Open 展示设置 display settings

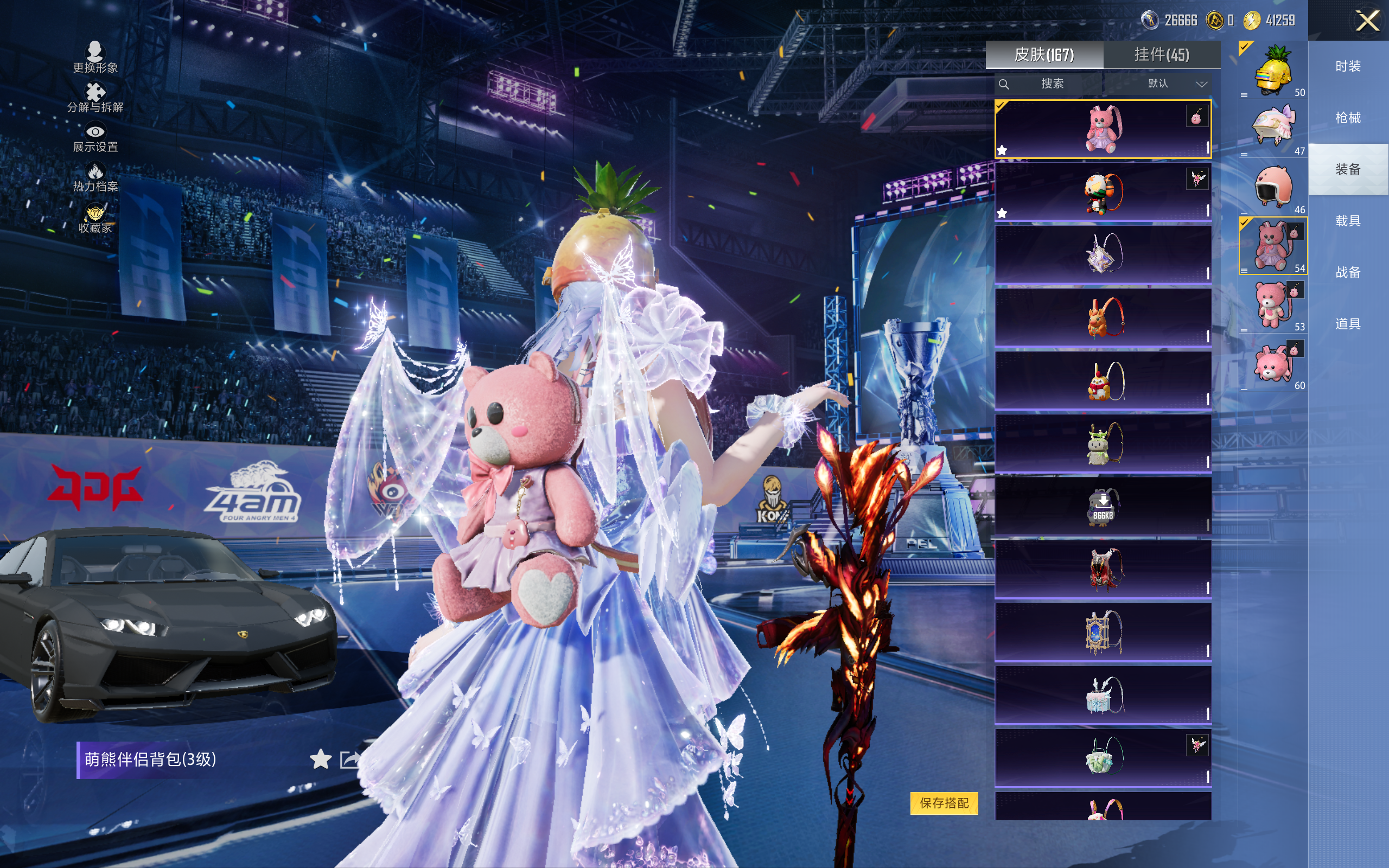95,138
